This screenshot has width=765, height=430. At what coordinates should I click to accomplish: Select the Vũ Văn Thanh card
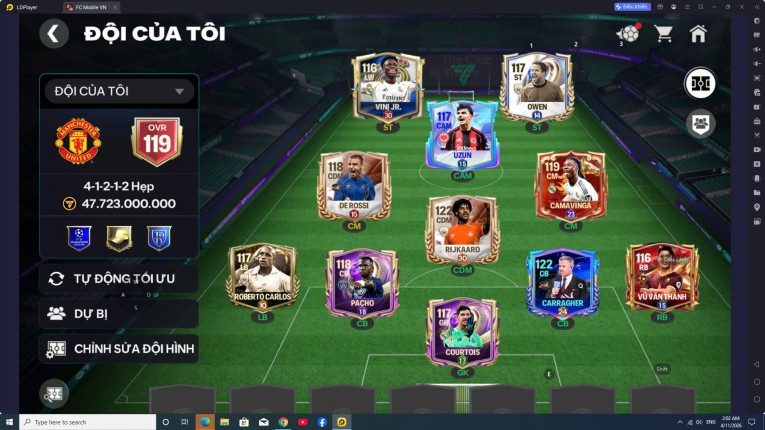[662, 278]
